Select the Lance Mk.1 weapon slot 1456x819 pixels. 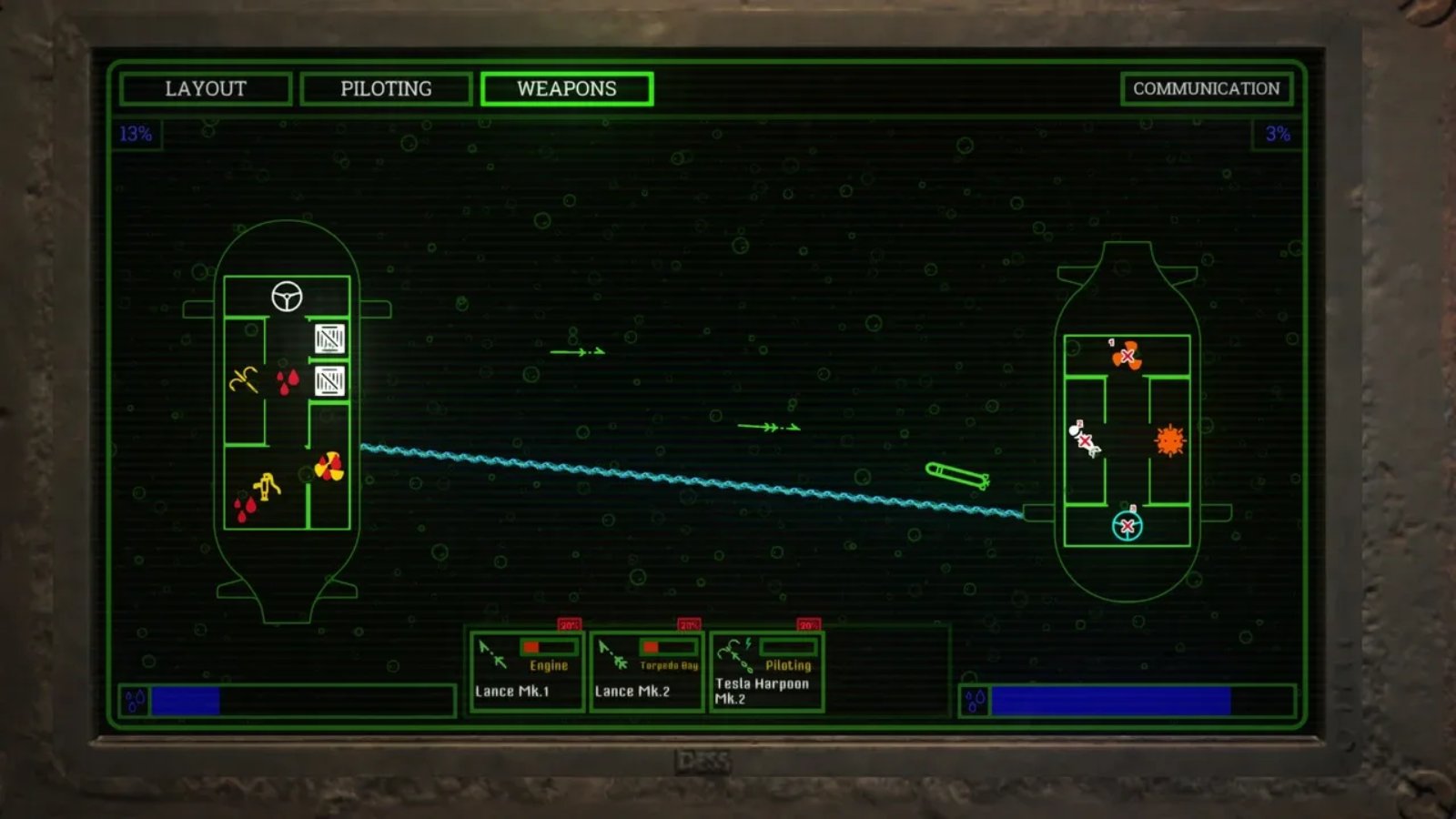coord(526,672)
